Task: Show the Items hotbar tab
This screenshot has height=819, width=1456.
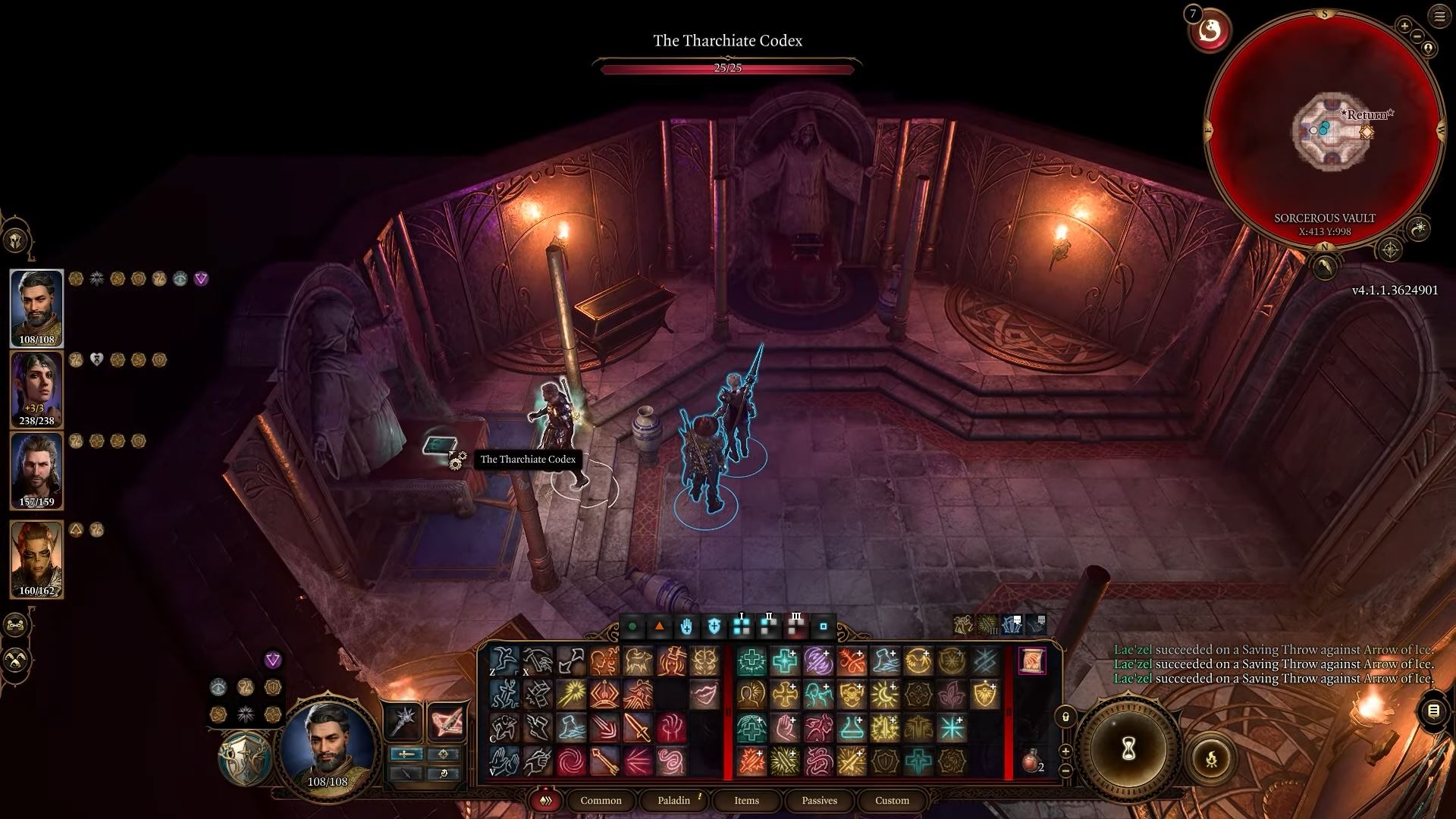Action: [746, 800]
